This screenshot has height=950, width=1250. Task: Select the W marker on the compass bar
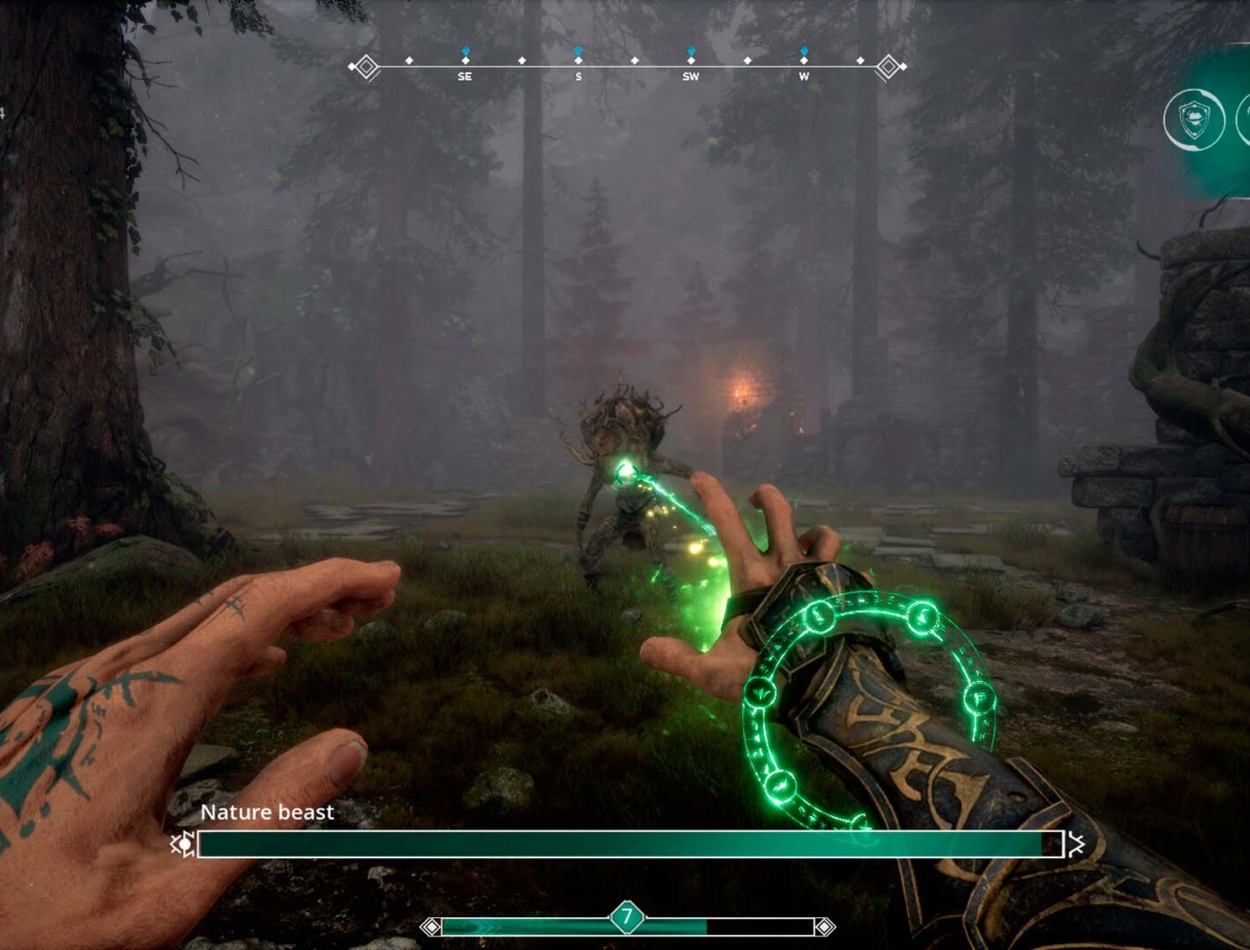pyautogui.click(x=804, y=62)
